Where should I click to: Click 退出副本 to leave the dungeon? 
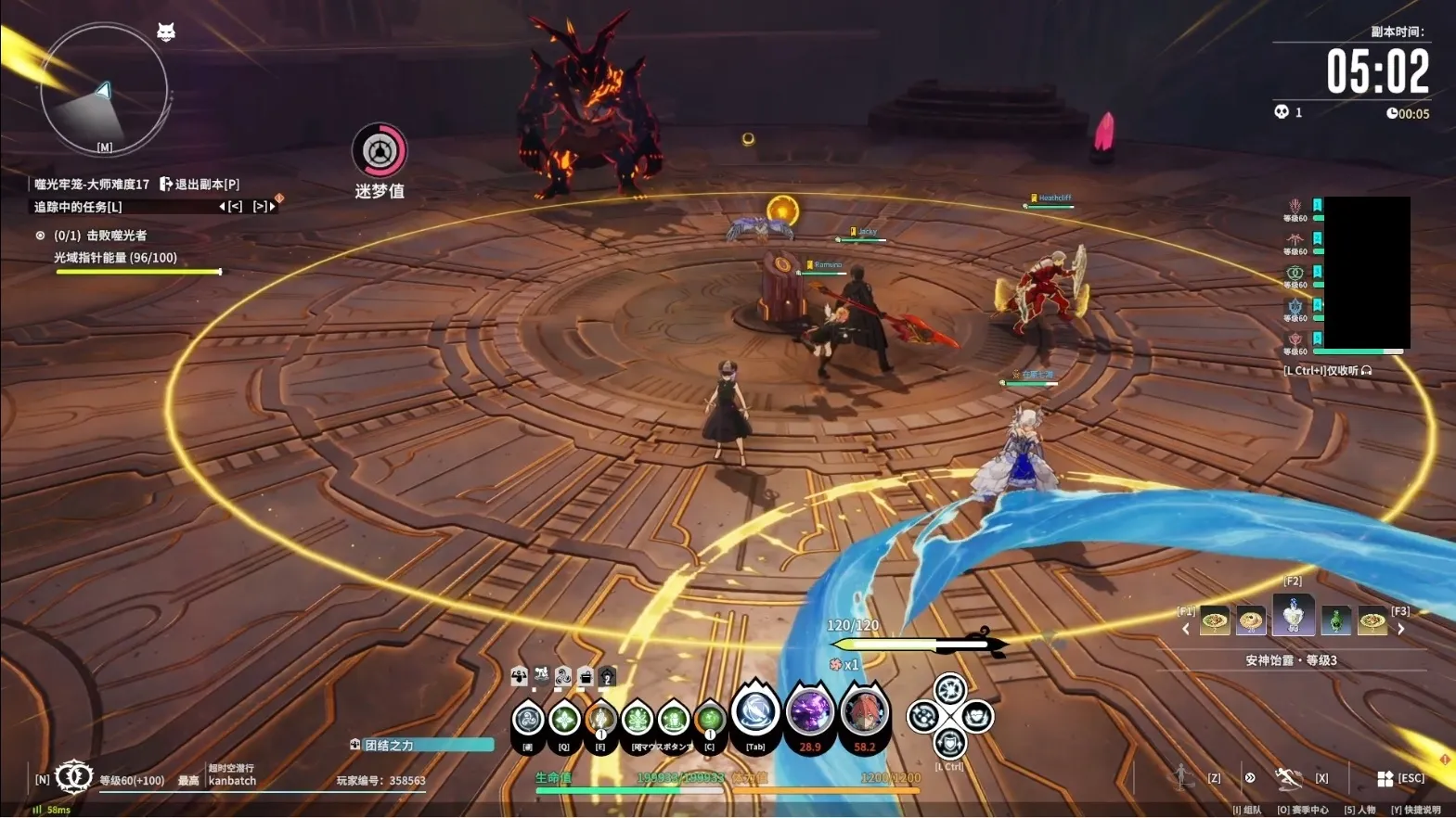click(x=199, y=185)
